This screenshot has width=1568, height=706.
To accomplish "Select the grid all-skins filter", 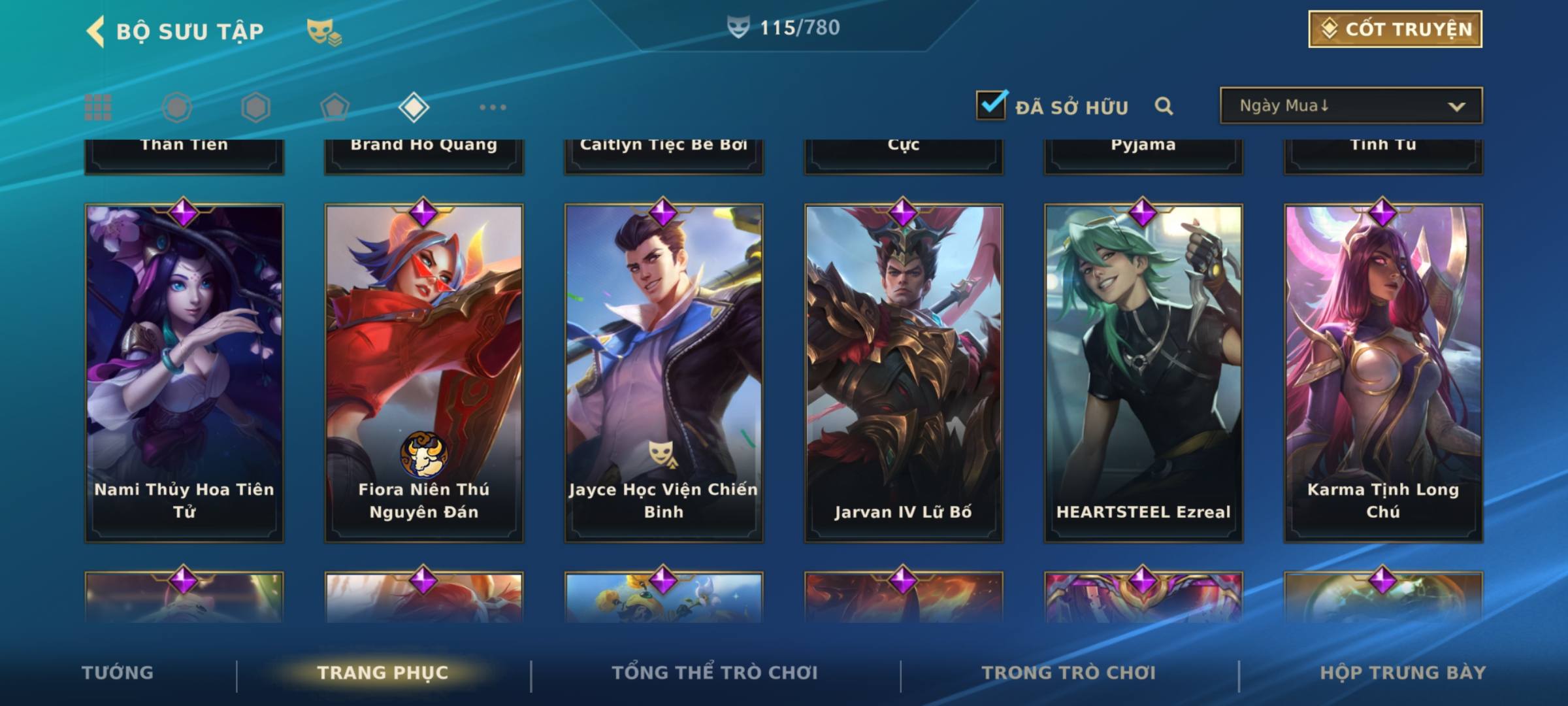I will (98, 107).
